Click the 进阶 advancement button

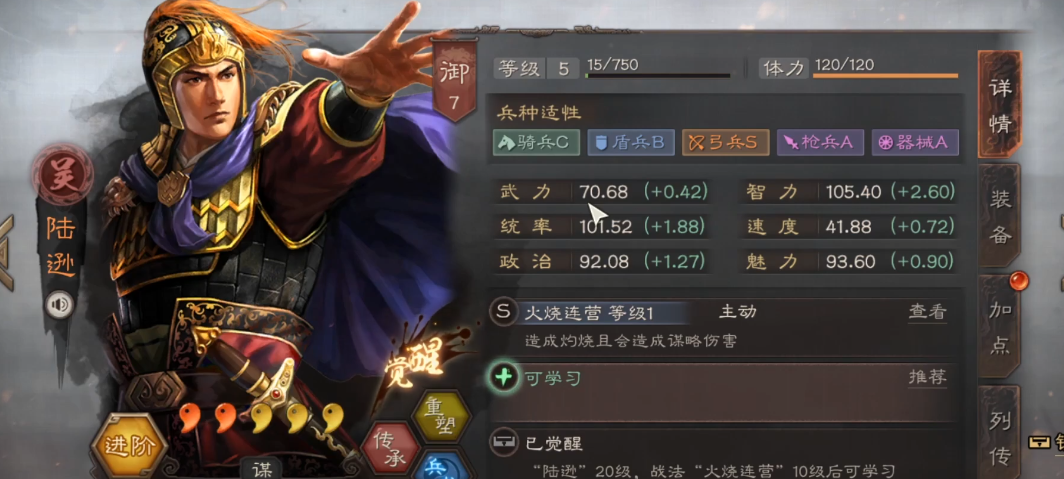(129, 445)
